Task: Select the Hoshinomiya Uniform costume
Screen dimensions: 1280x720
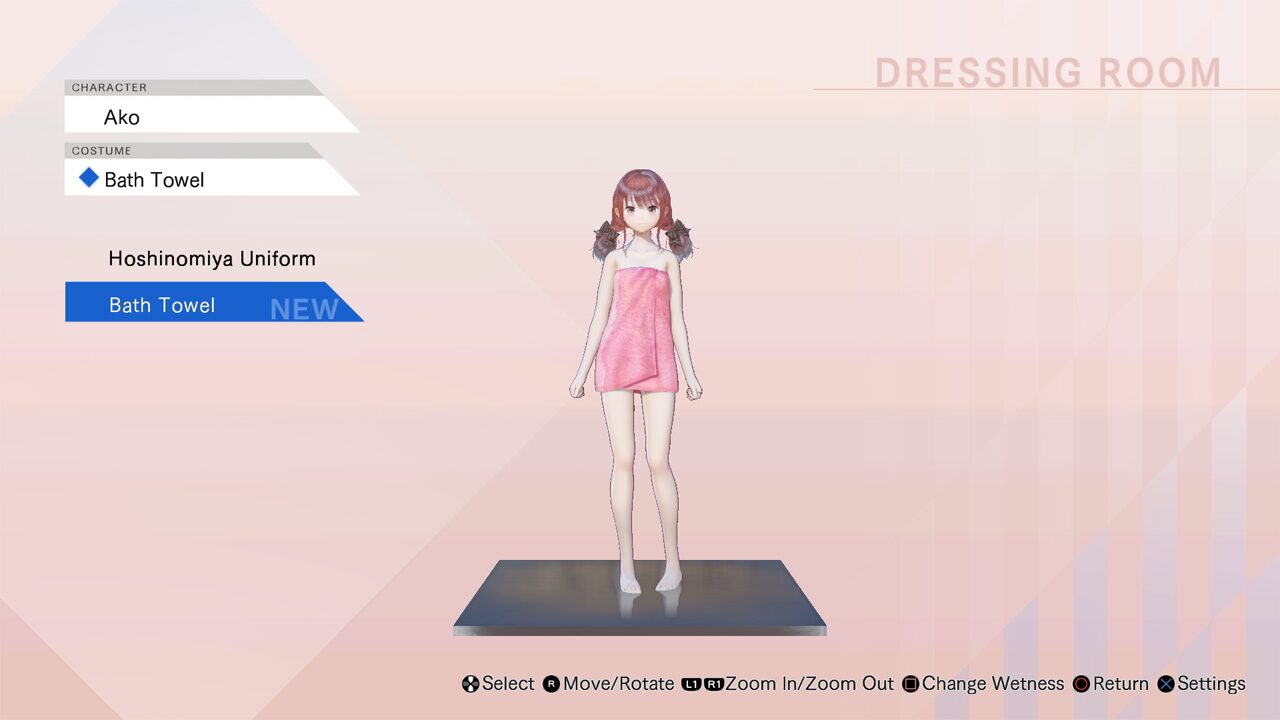Action: click(x=212, y=258)
